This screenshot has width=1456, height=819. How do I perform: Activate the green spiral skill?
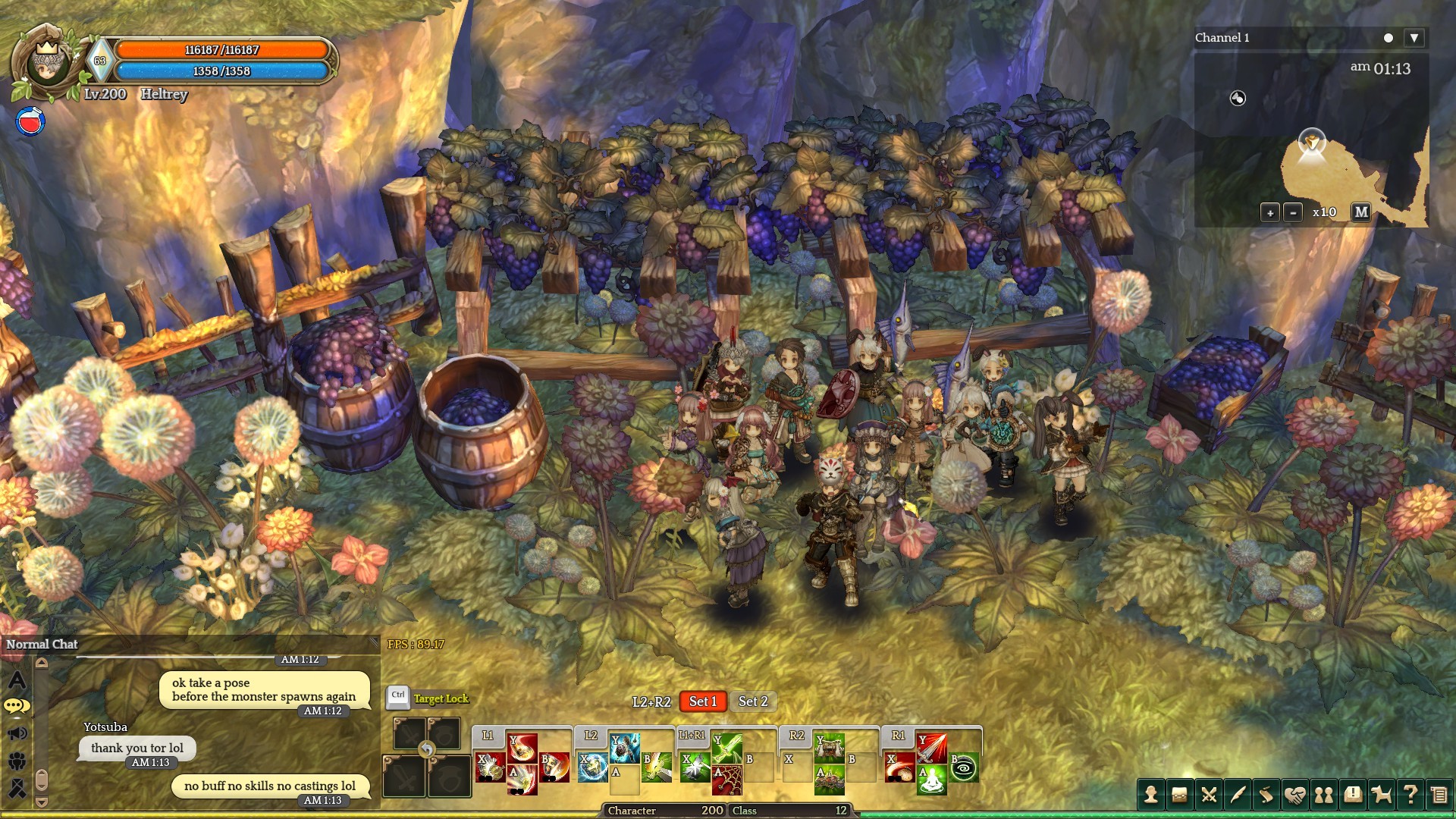(964, 767)
